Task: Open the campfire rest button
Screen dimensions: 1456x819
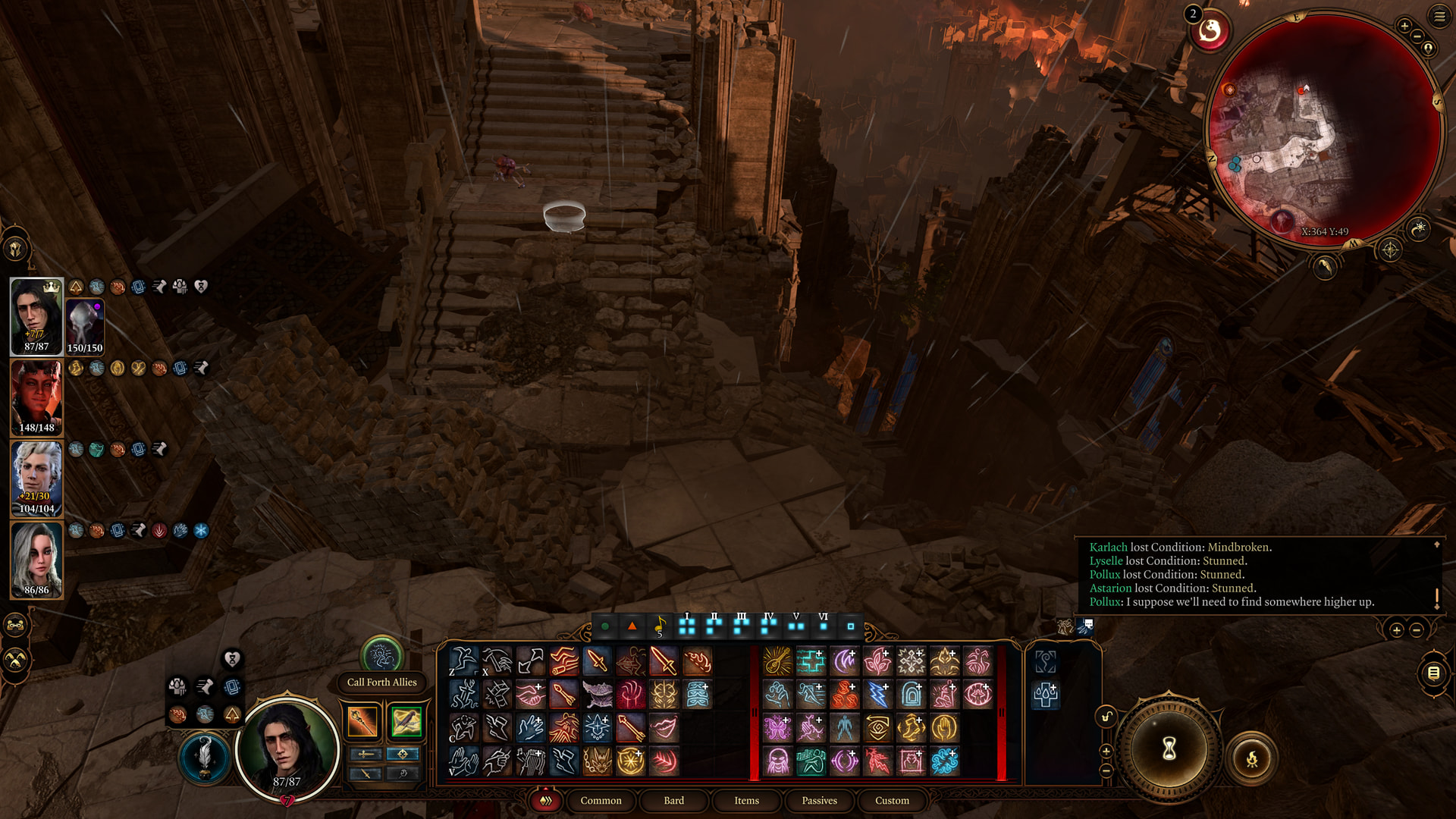Action: tap(1251, 758)
